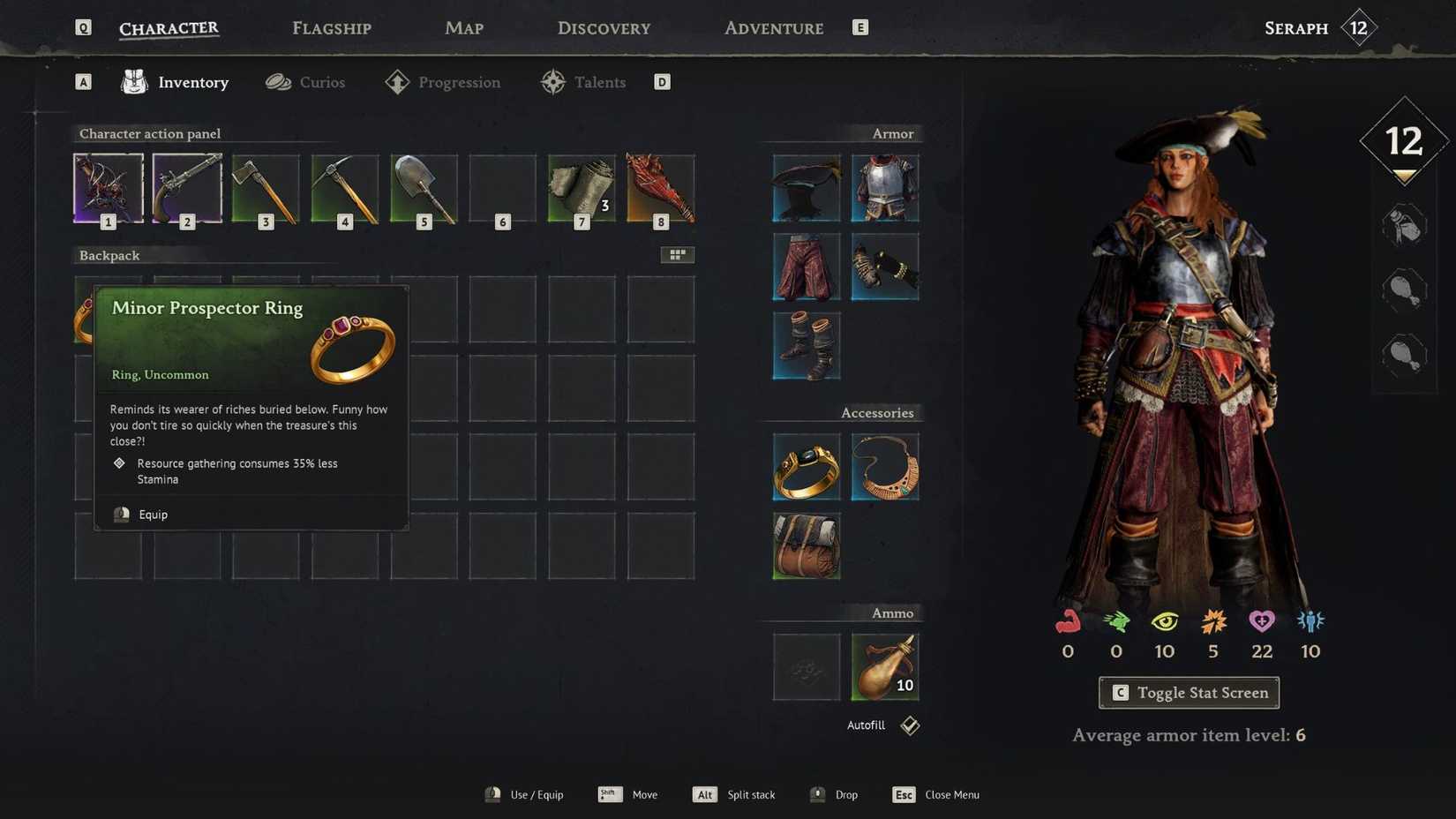Click the Autofill ammo diamond icon

click(909, 725)
